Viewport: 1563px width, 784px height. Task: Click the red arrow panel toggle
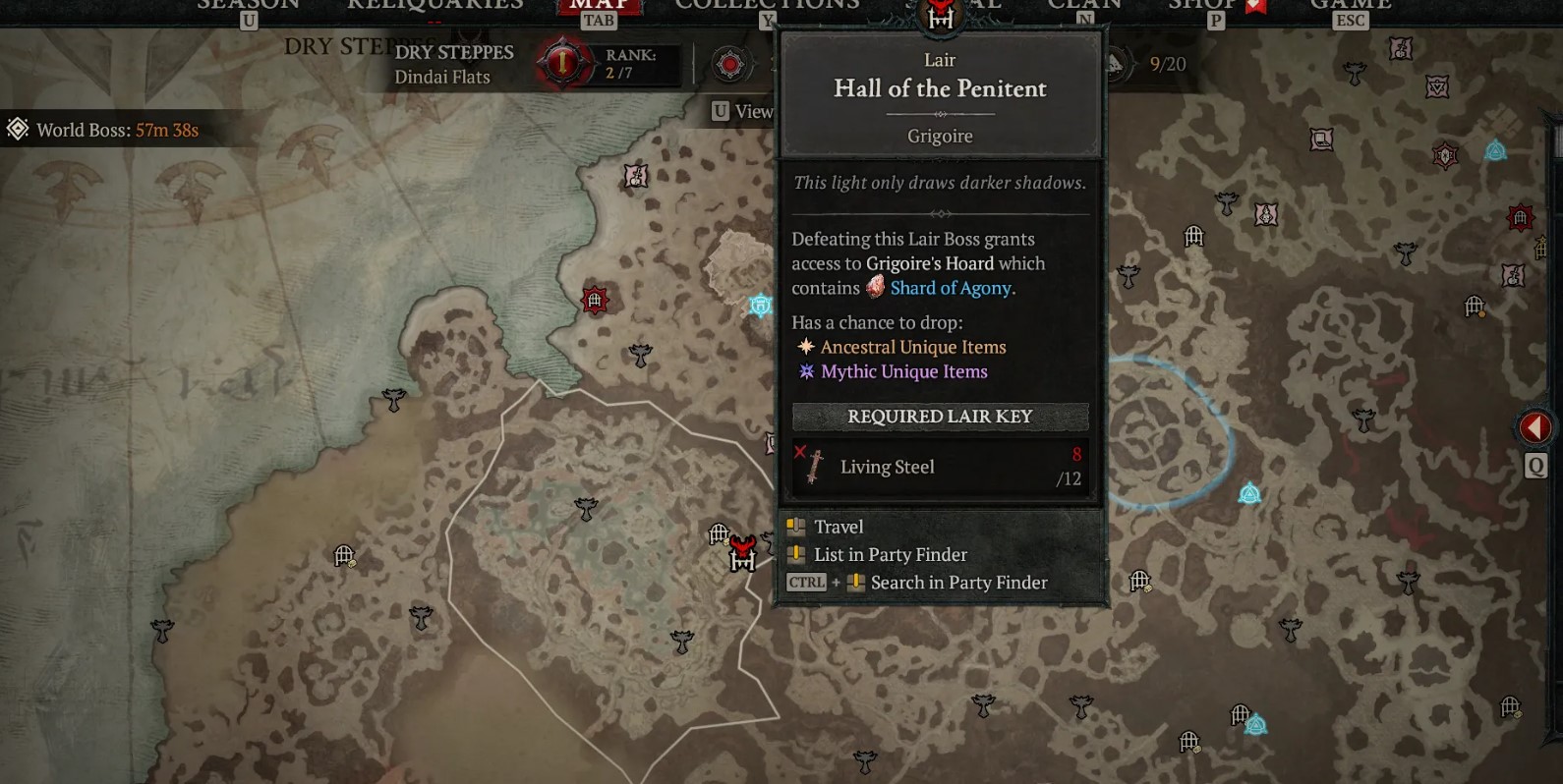1534,427
